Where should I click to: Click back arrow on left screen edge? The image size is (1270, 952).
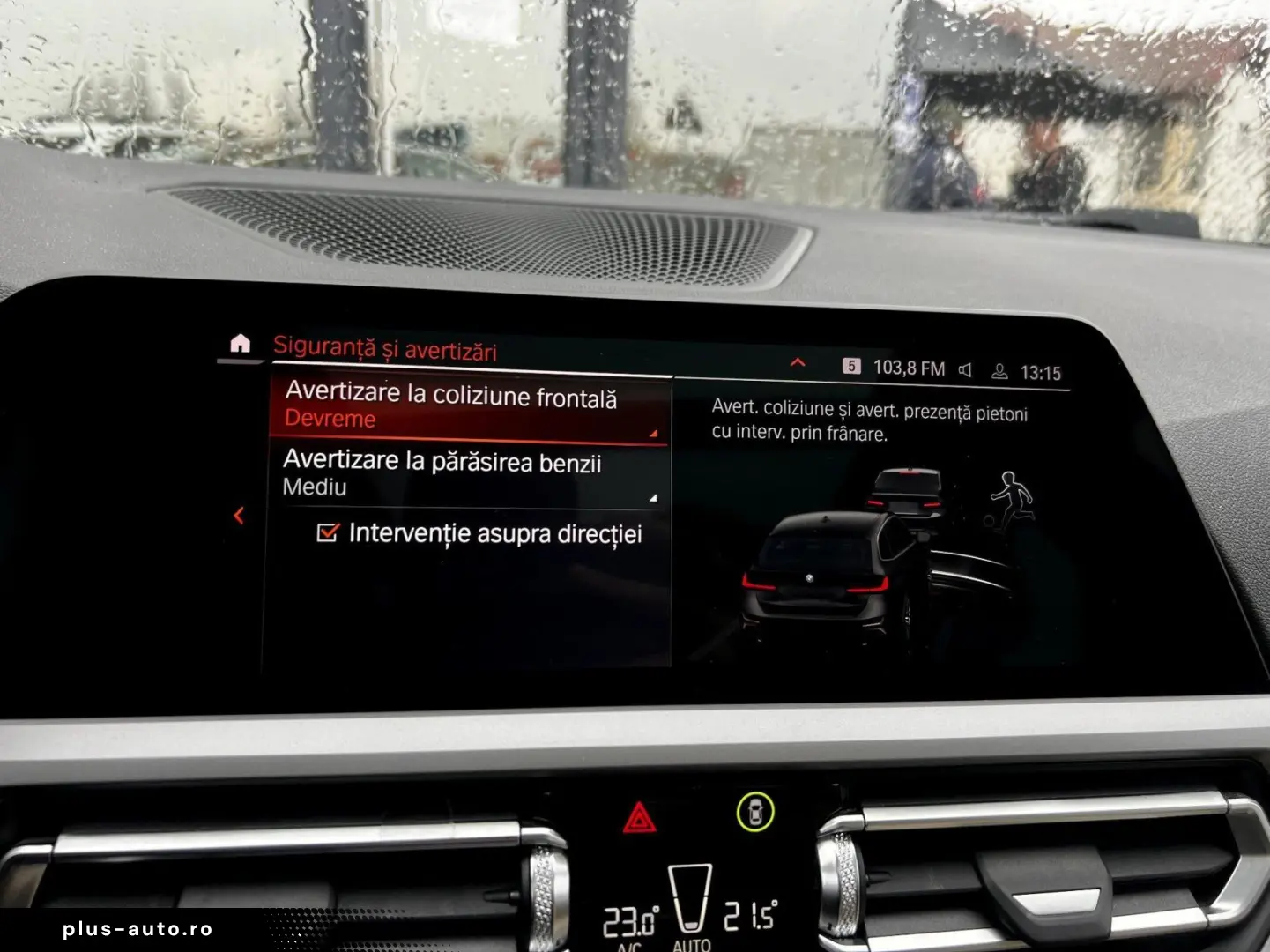tap(238, 516)
